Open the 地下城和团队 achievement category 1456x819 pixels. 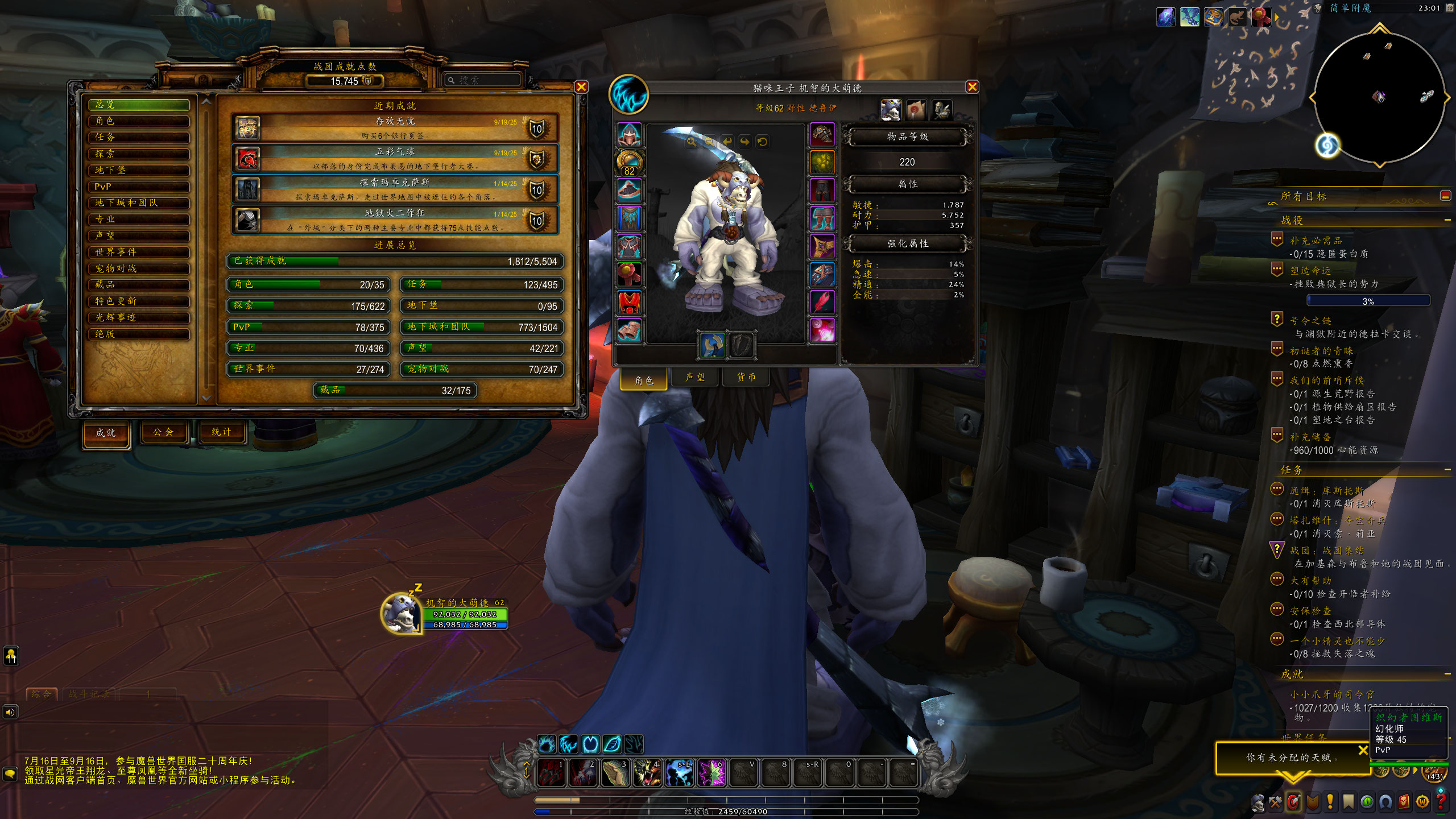tap(139, 203)
